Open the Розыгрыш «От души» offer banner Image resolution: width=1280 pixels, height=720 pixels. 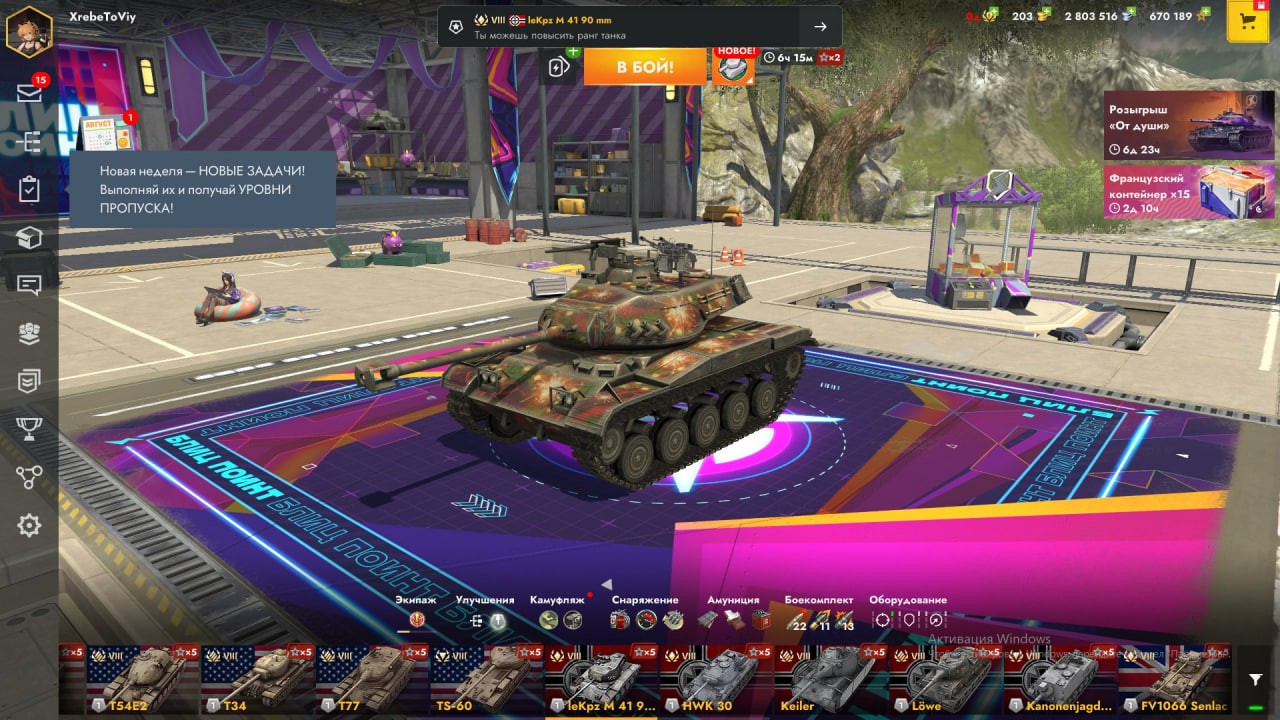tap(1189, 125)
